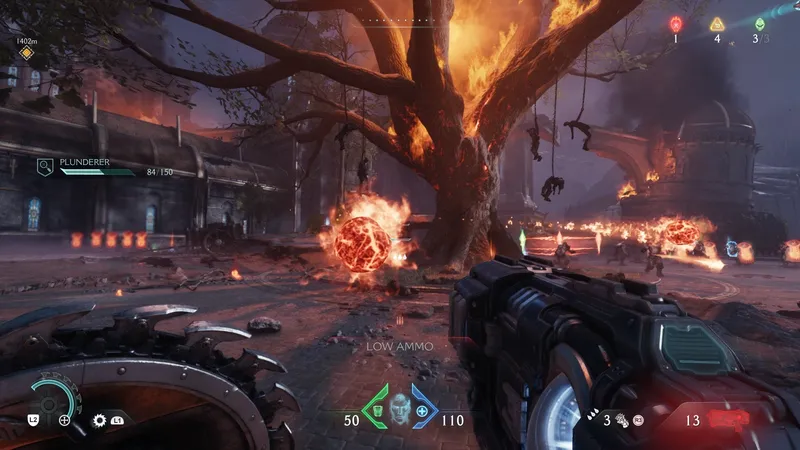Activate the shield saw gear icon

coord(100,421)
